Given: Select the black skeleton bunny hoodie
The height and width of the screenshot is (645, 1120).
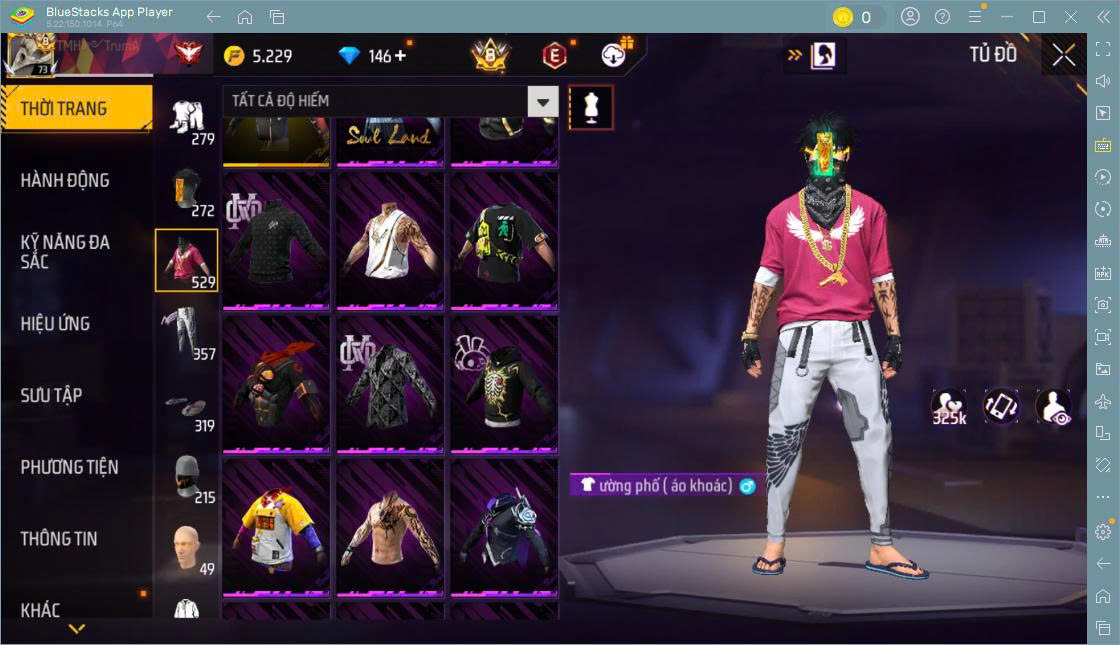Looking at the screenshot, I should click(503, 383).
